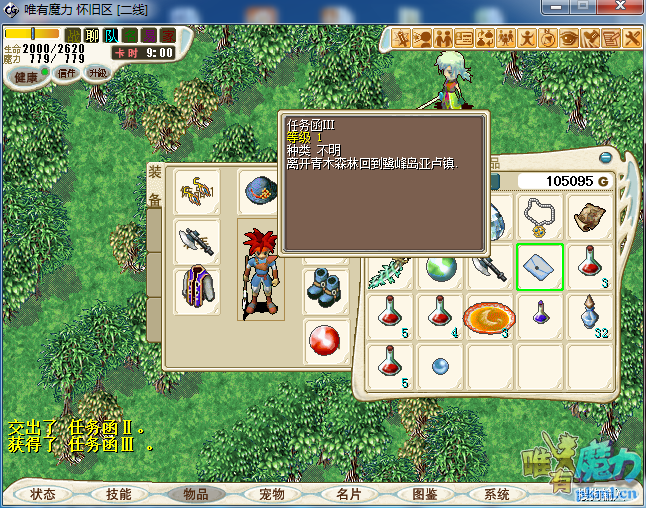Screen dimensions: 646x508
Task: Open the 状态 status menu
Action: [x=43, y=494]
